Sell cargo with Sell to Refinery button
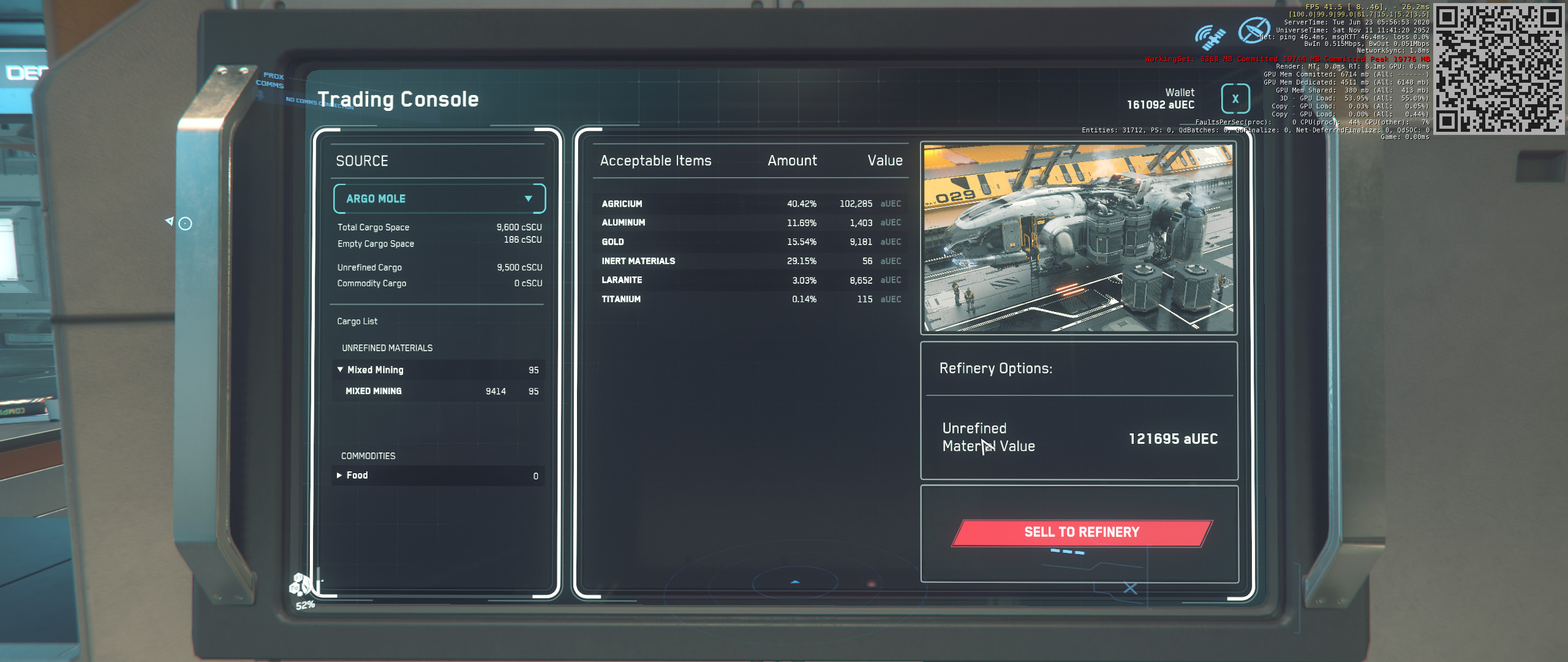This screenshot has height=662, width=1568. pyautogui.click(x=1081, y=532)
